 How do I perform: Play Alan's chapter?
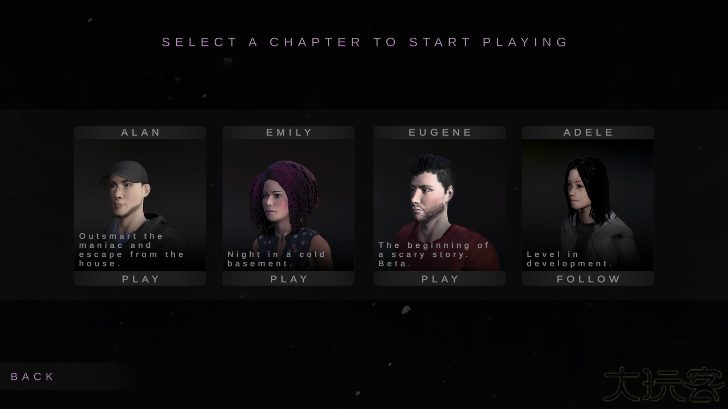(x=140, y=279)
